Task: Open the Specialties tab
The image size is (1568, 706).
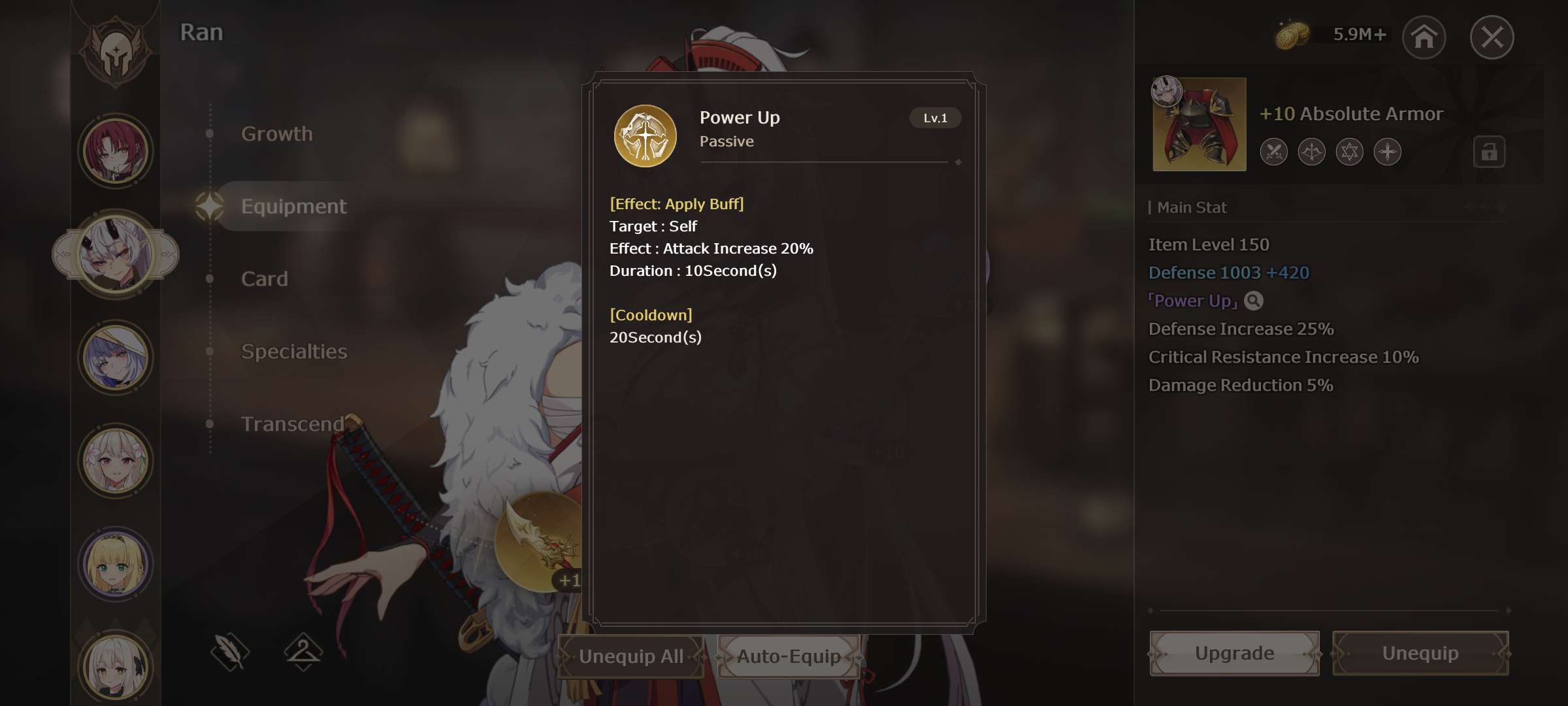Action: [x=294, y=352]
